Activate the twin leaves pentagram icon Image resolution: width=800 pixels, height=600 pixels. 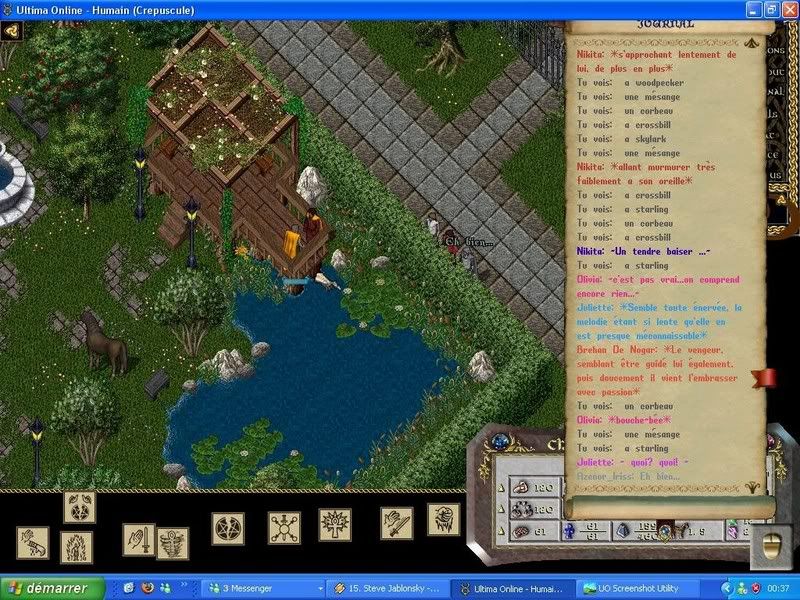(x=80, y=506)
